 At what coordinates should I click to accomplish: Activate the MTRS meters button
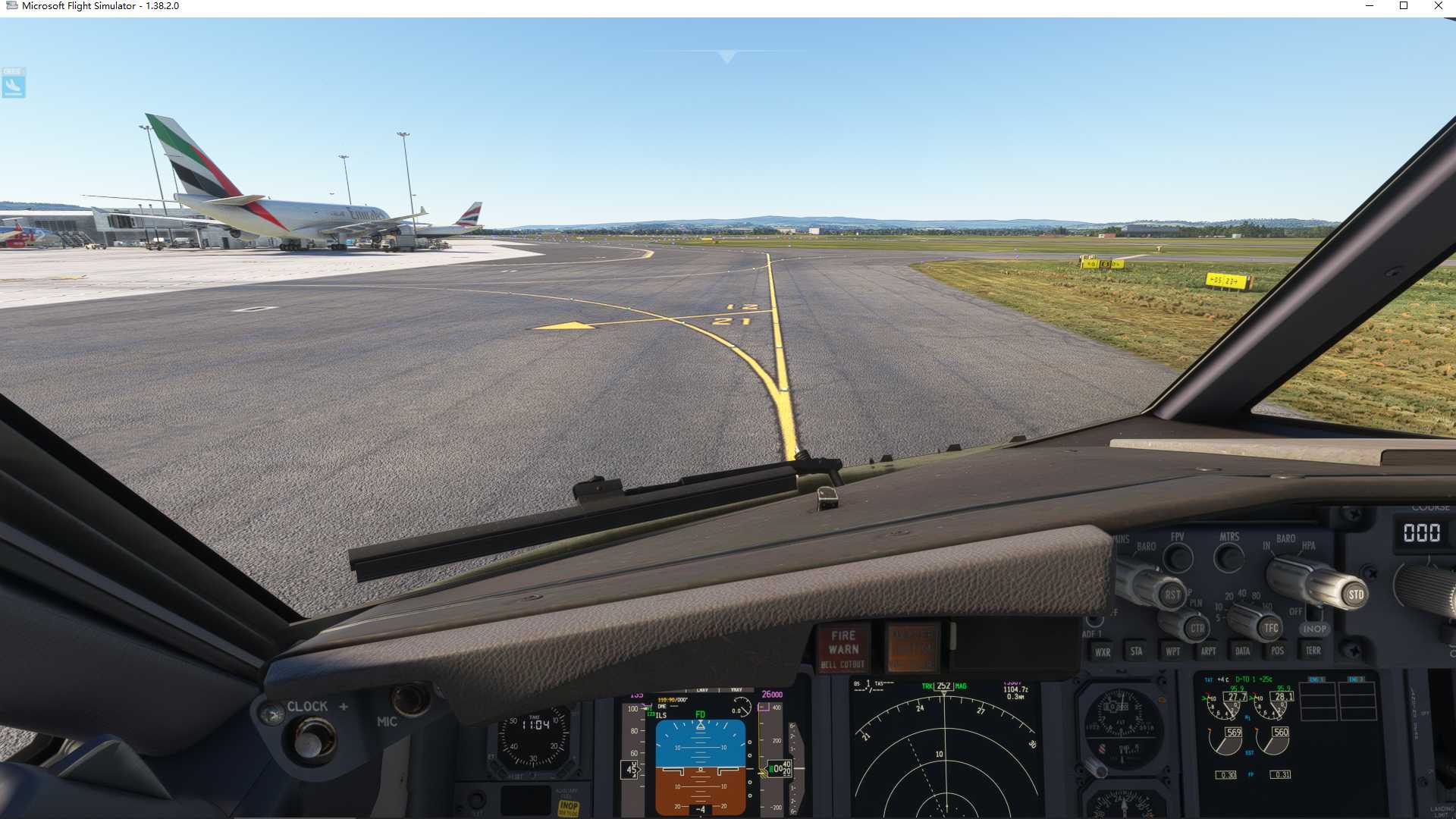coord(1228,559)
